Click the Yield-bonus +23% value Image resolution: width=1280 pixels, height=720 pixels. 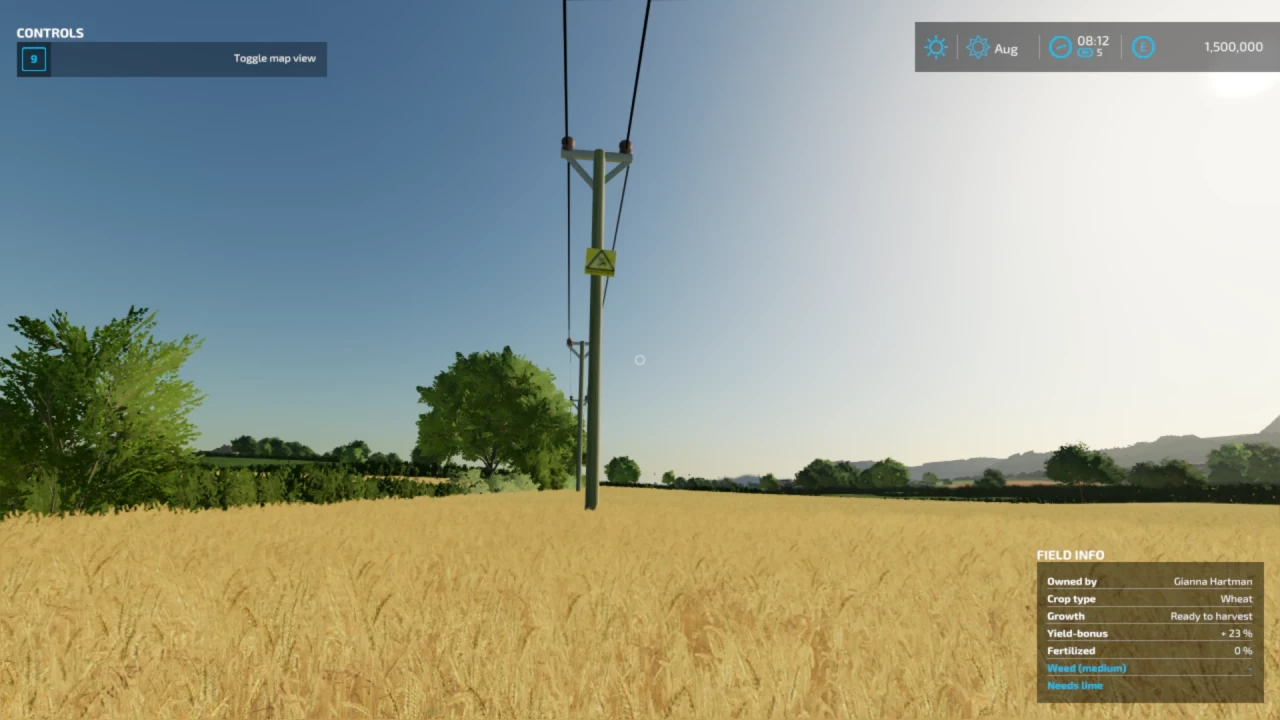[1236, 633]
